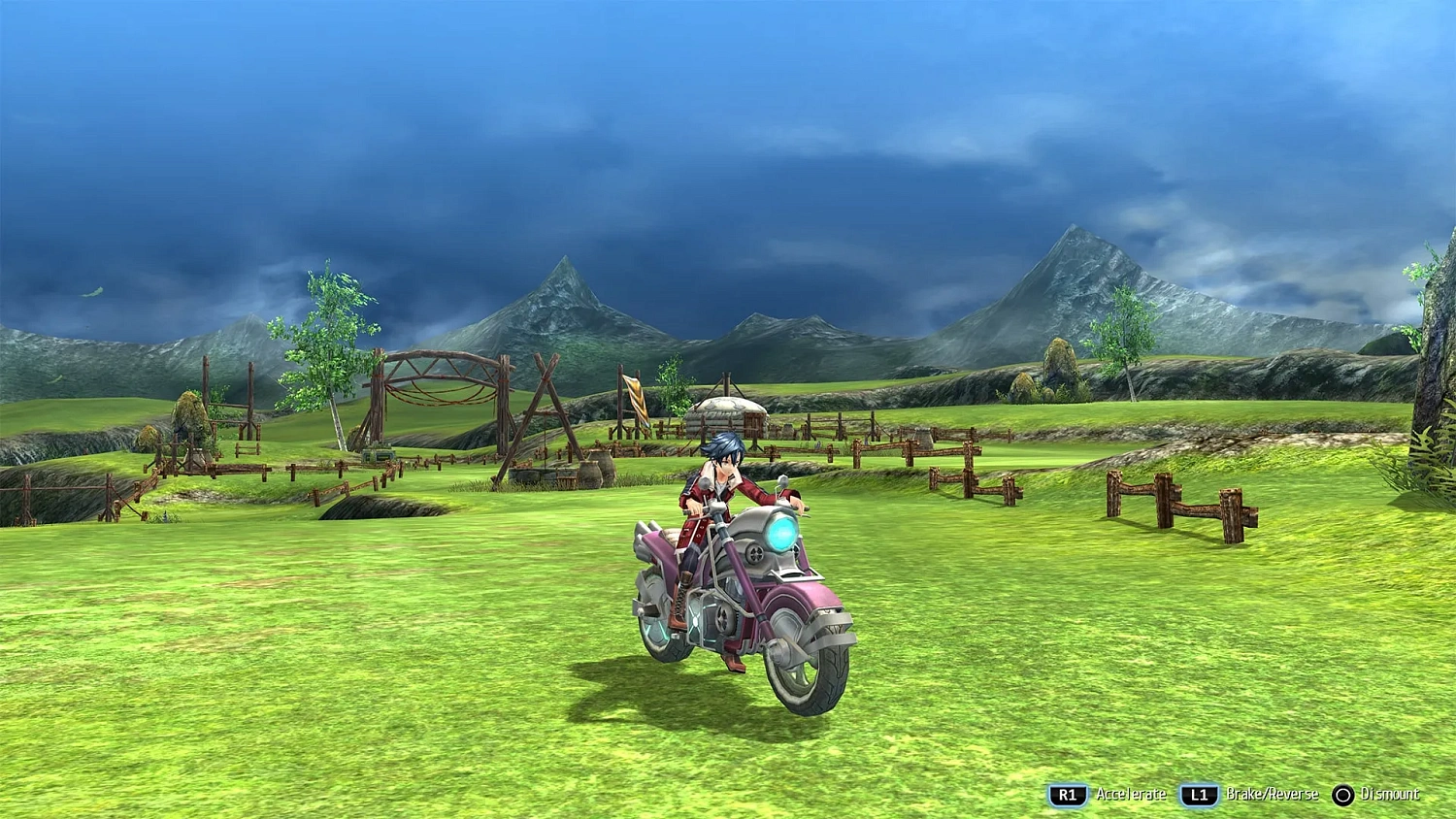Click the R1 Accelerate button prompt

[1068, 793]
